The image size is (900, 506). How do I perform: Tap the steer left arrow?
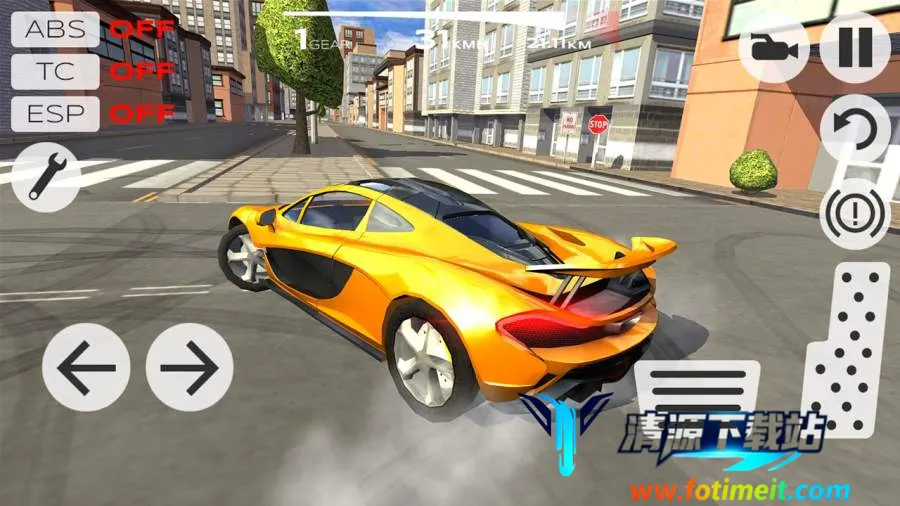point(86,367)
